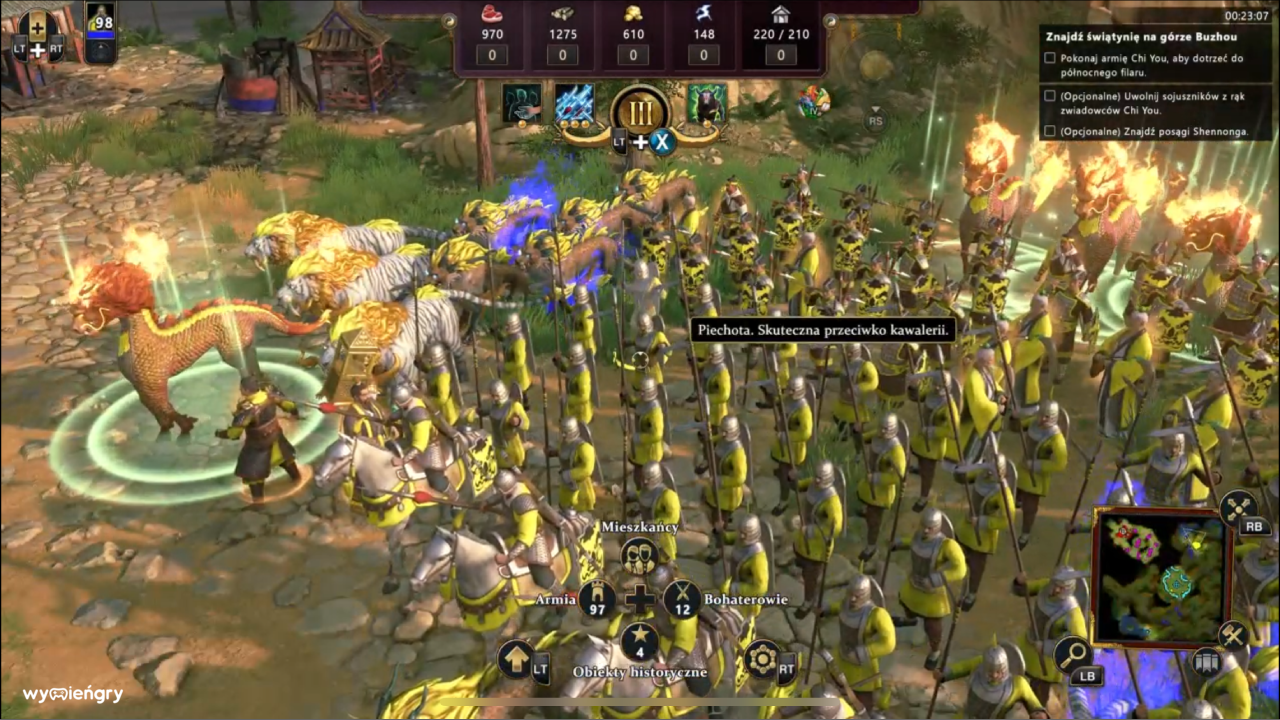Click the minimap

pyautogui.click(x=1160, y=576)
